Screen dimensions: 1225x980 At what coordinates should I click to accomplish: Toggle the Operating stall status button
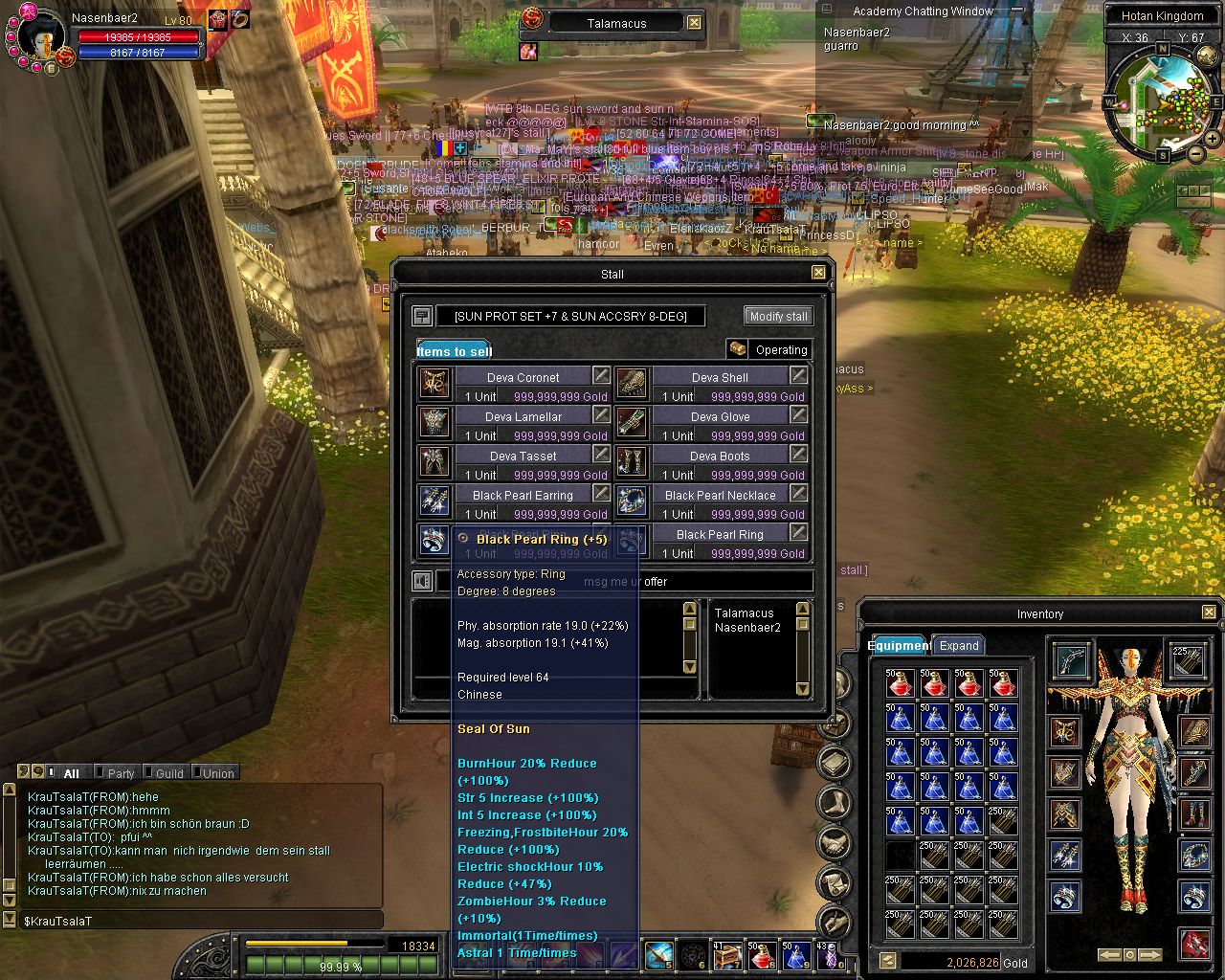pos(769,349)
